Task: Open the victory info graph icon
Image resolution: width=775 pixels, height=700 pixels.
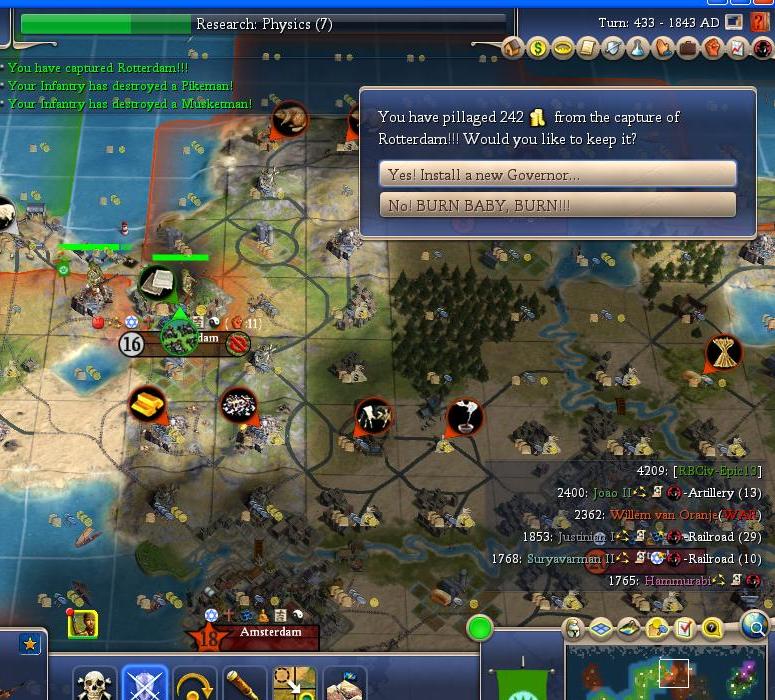Action: click(x=738, y=47)
